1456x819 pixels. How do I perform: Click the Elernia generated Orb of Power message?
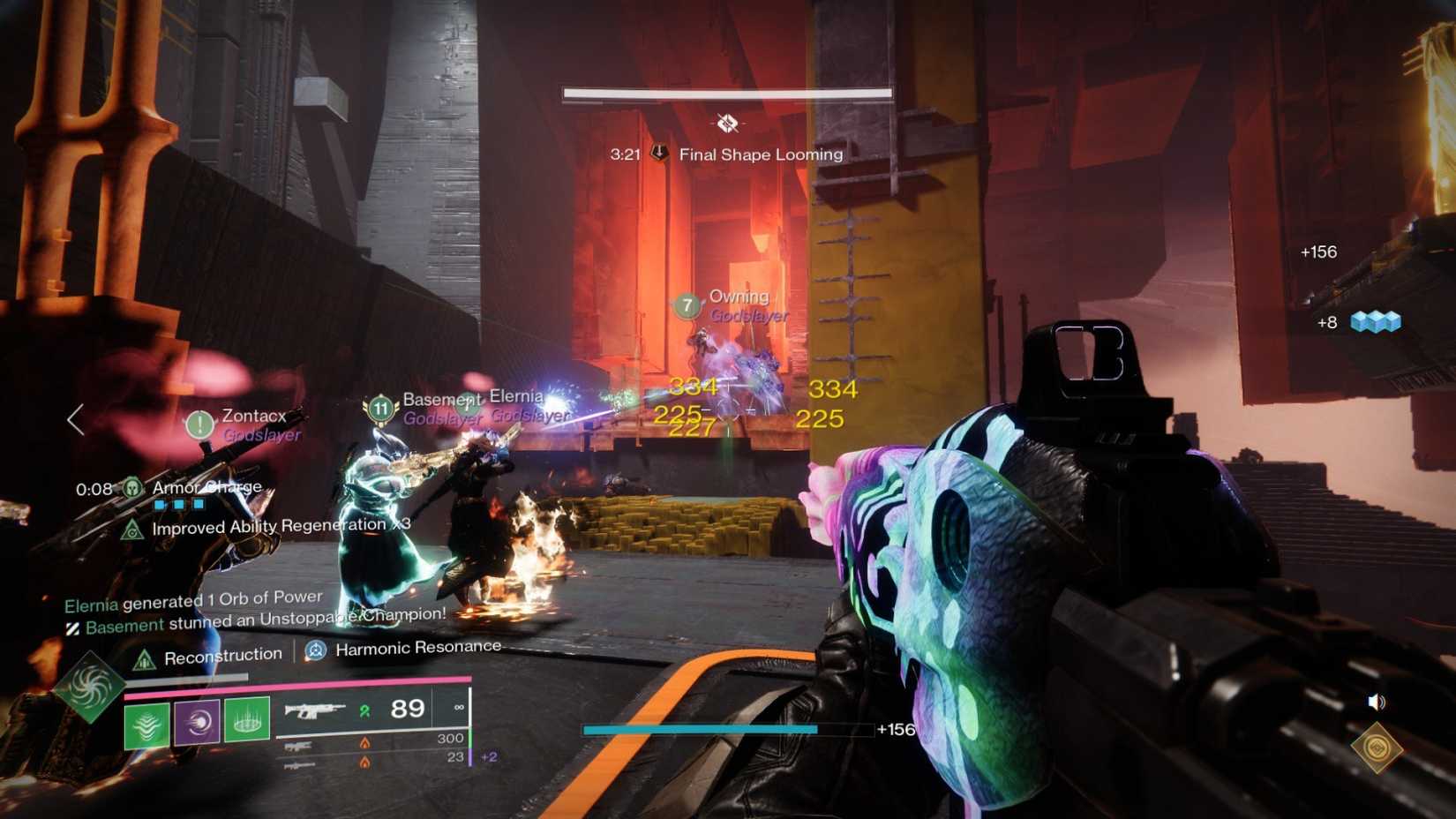[196, 597]
